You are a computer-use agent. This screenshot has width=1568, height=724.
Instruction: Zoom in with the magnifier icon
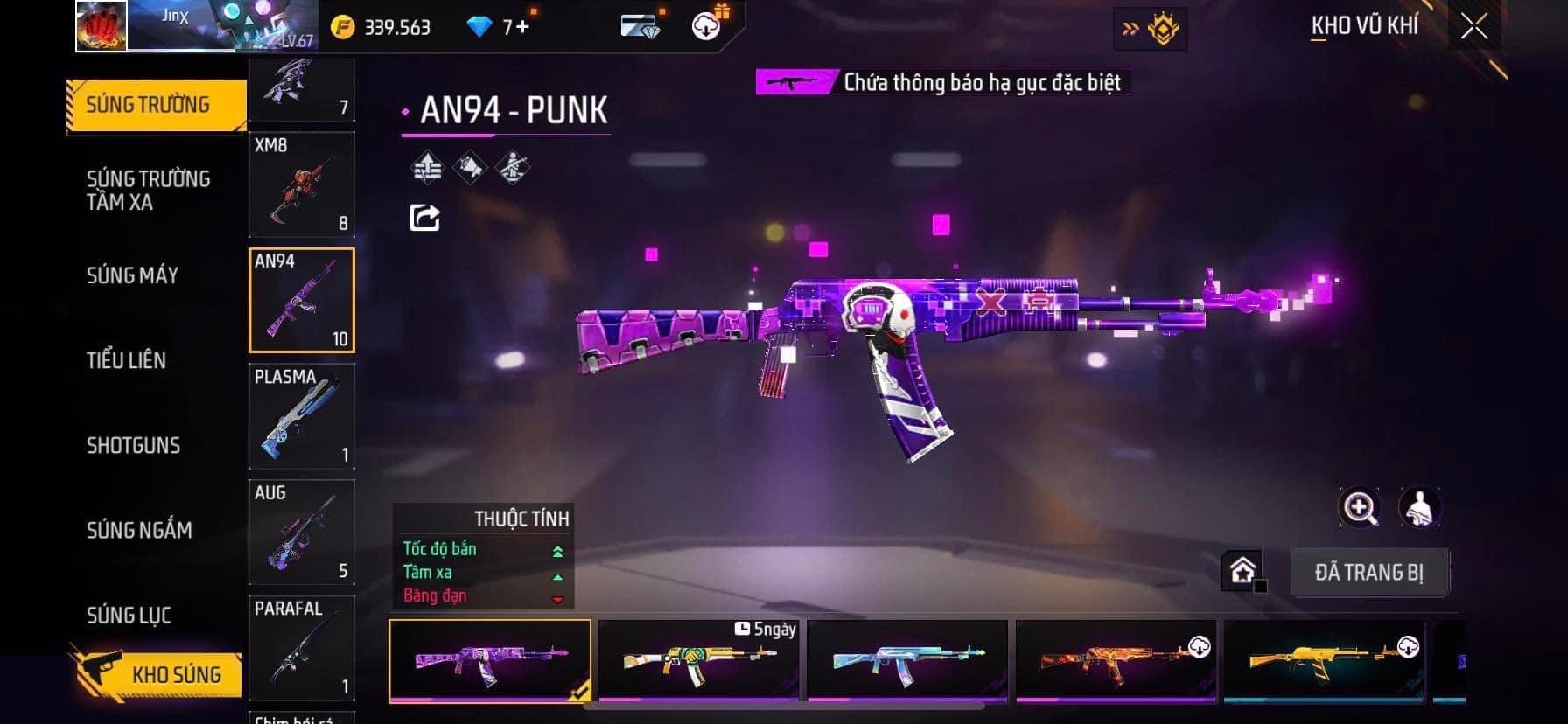point(1360,507)
